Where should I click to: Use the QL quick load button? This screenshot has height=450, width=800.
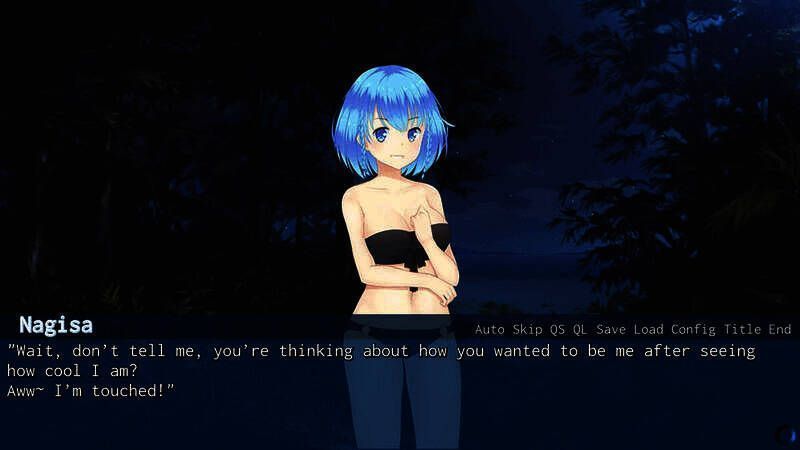pos(580,329)
